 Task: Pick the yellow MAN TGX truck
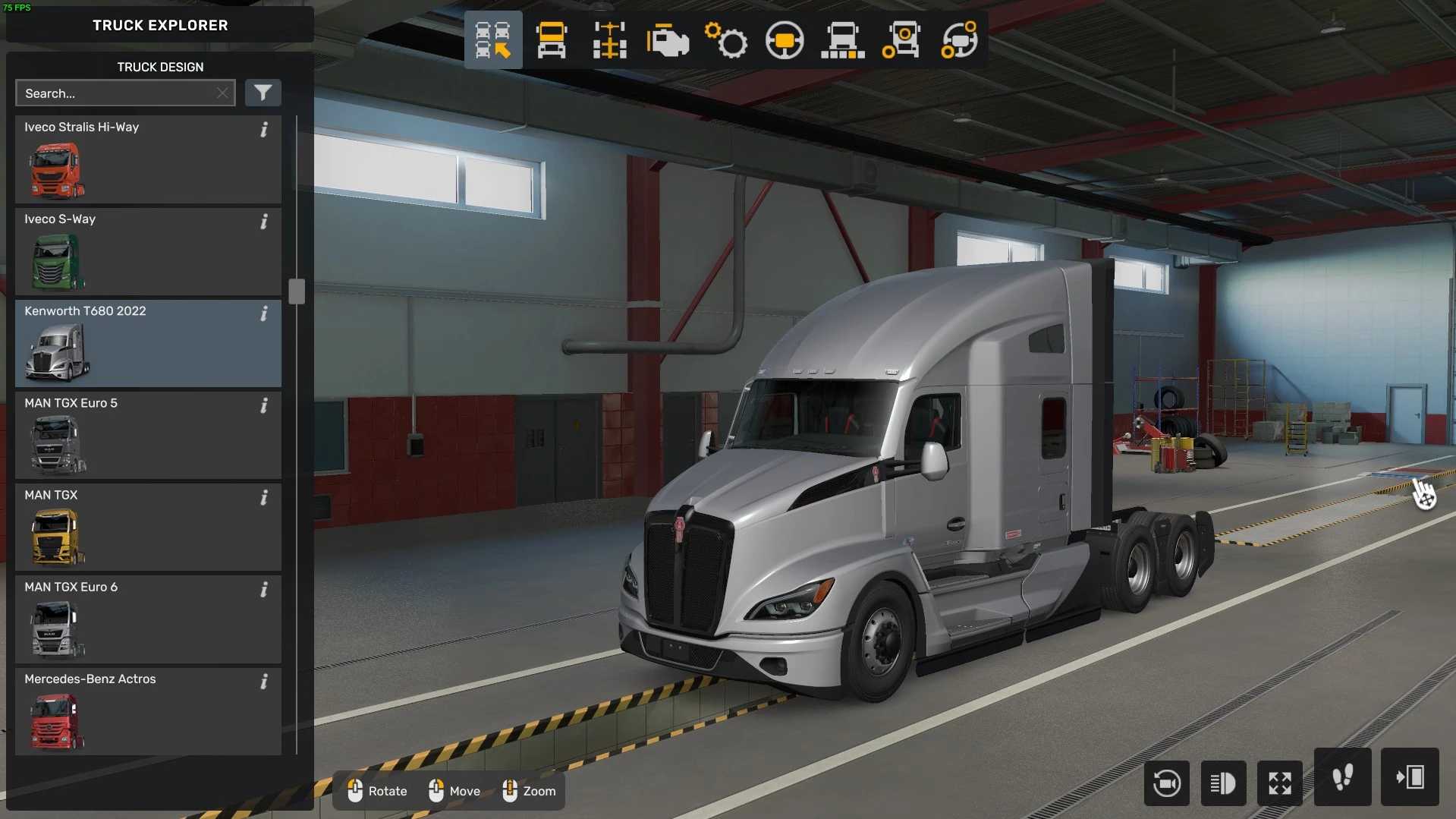(x=148, y=527)
